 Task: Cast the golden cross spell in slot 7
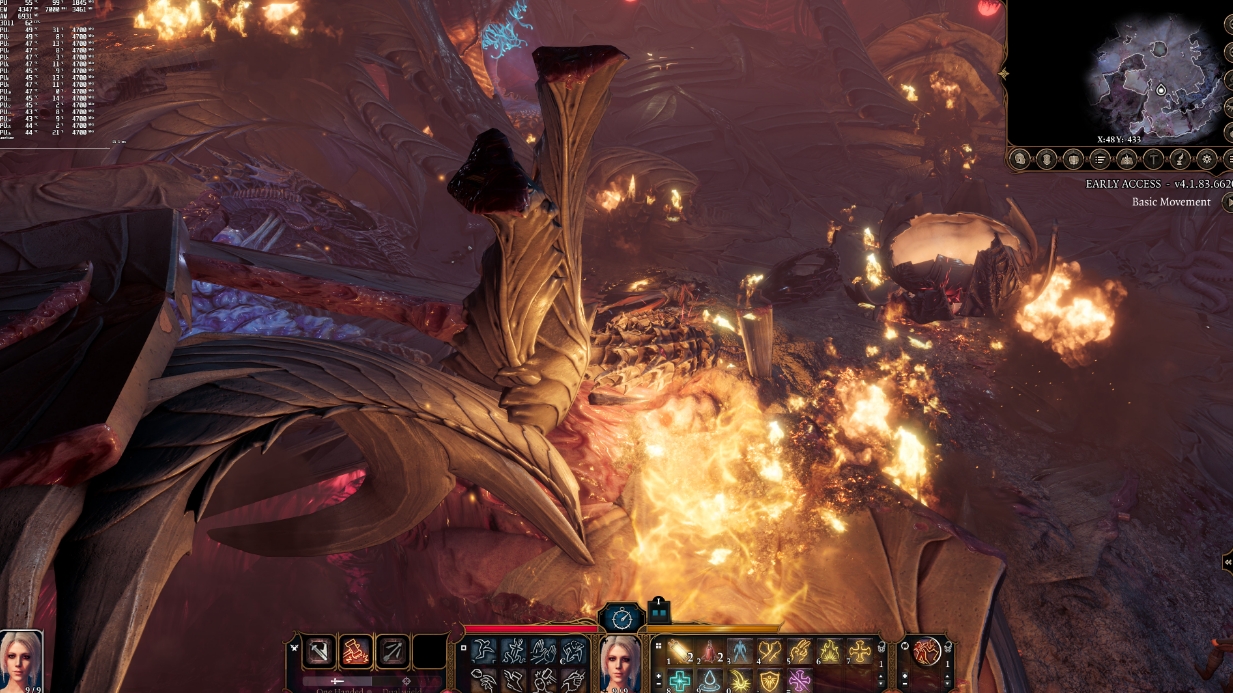860,652
